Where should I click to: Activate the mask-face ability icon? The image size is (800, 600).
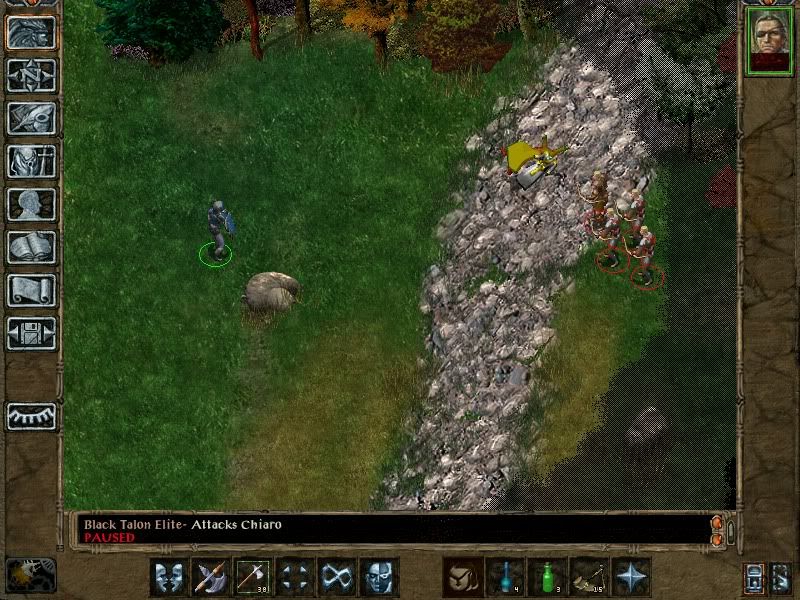pos(379,577)
